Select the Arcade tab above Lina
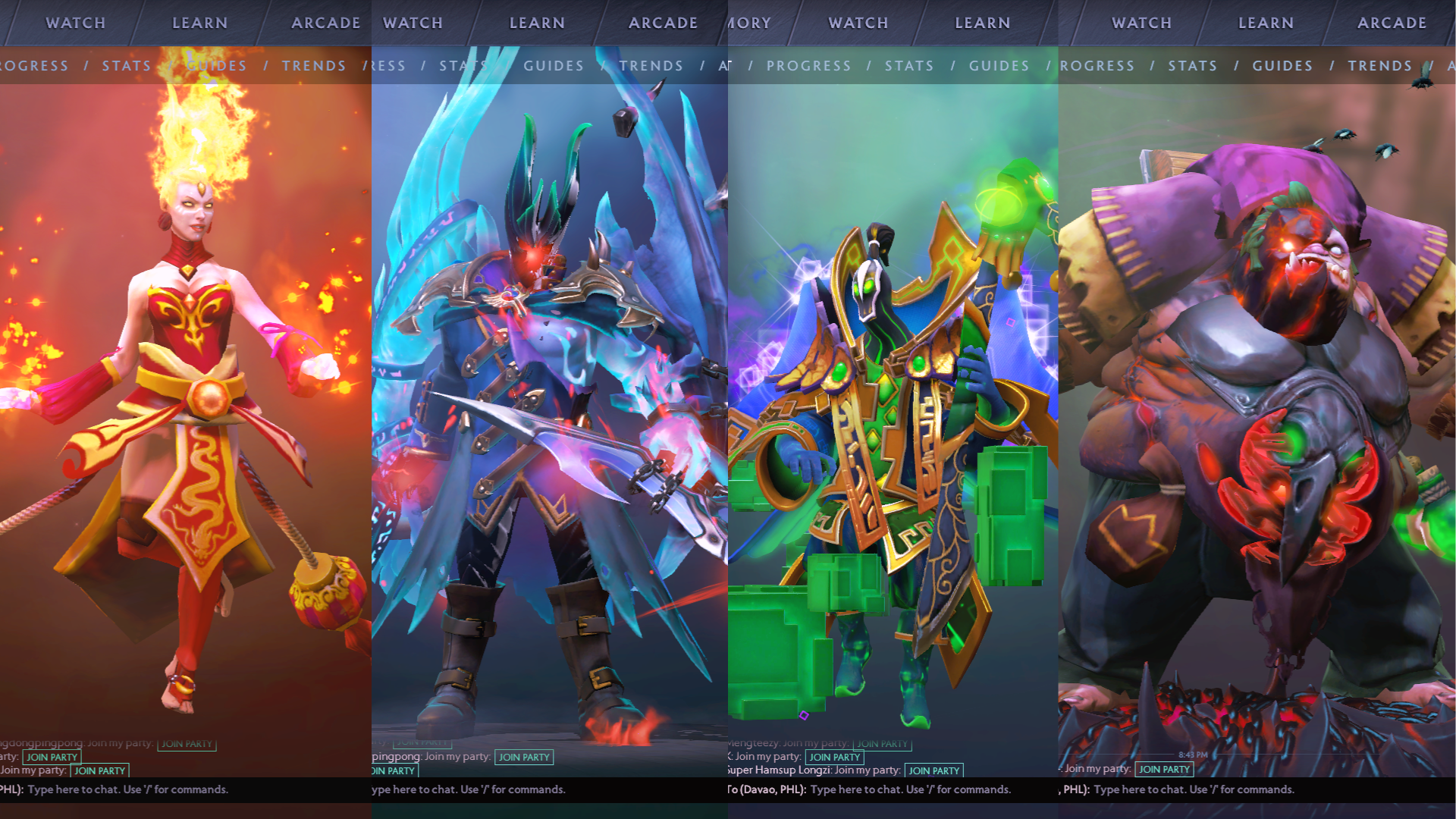Viewport: 1456px width, 819px height. pyautogui.click(x=326, y=23)
